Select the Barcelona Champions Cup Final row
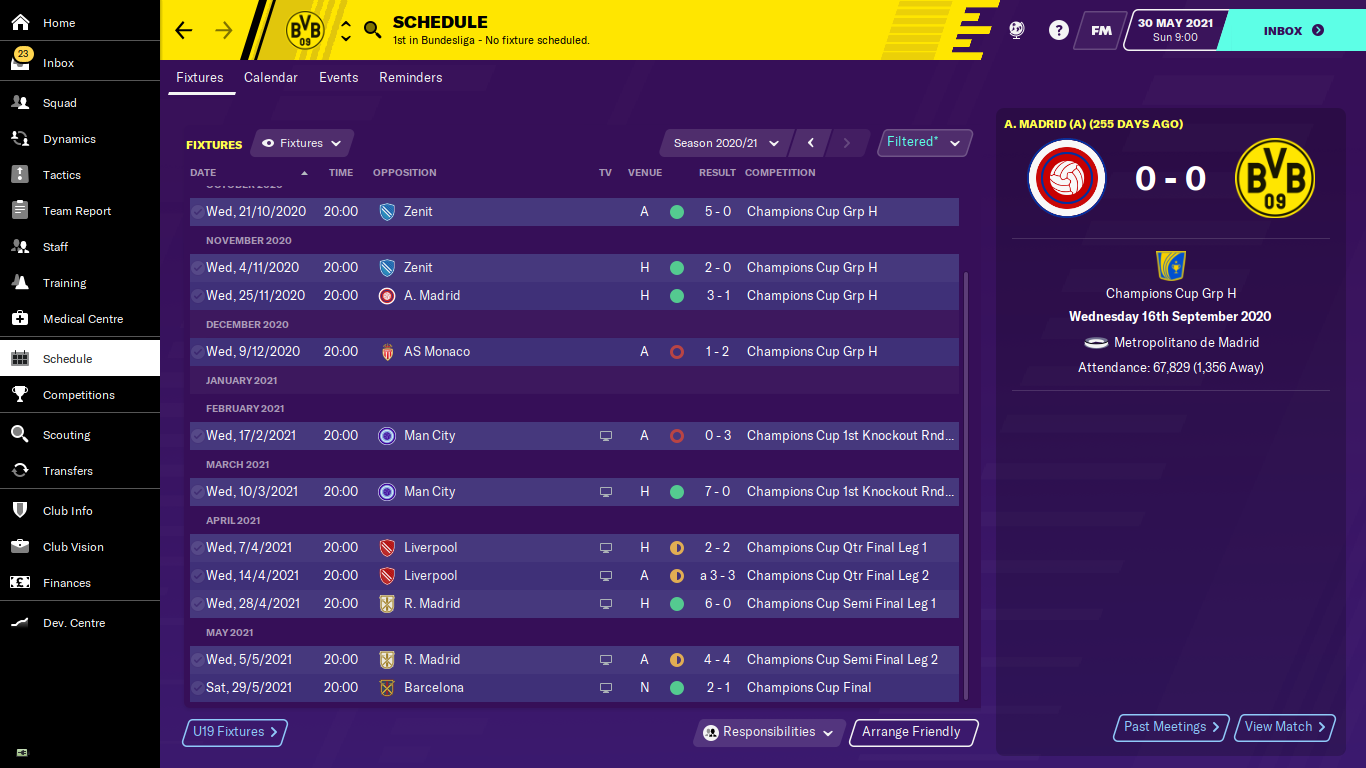Screen dimensions: 1366x768 pyautogui.click(x=574, y=688)
